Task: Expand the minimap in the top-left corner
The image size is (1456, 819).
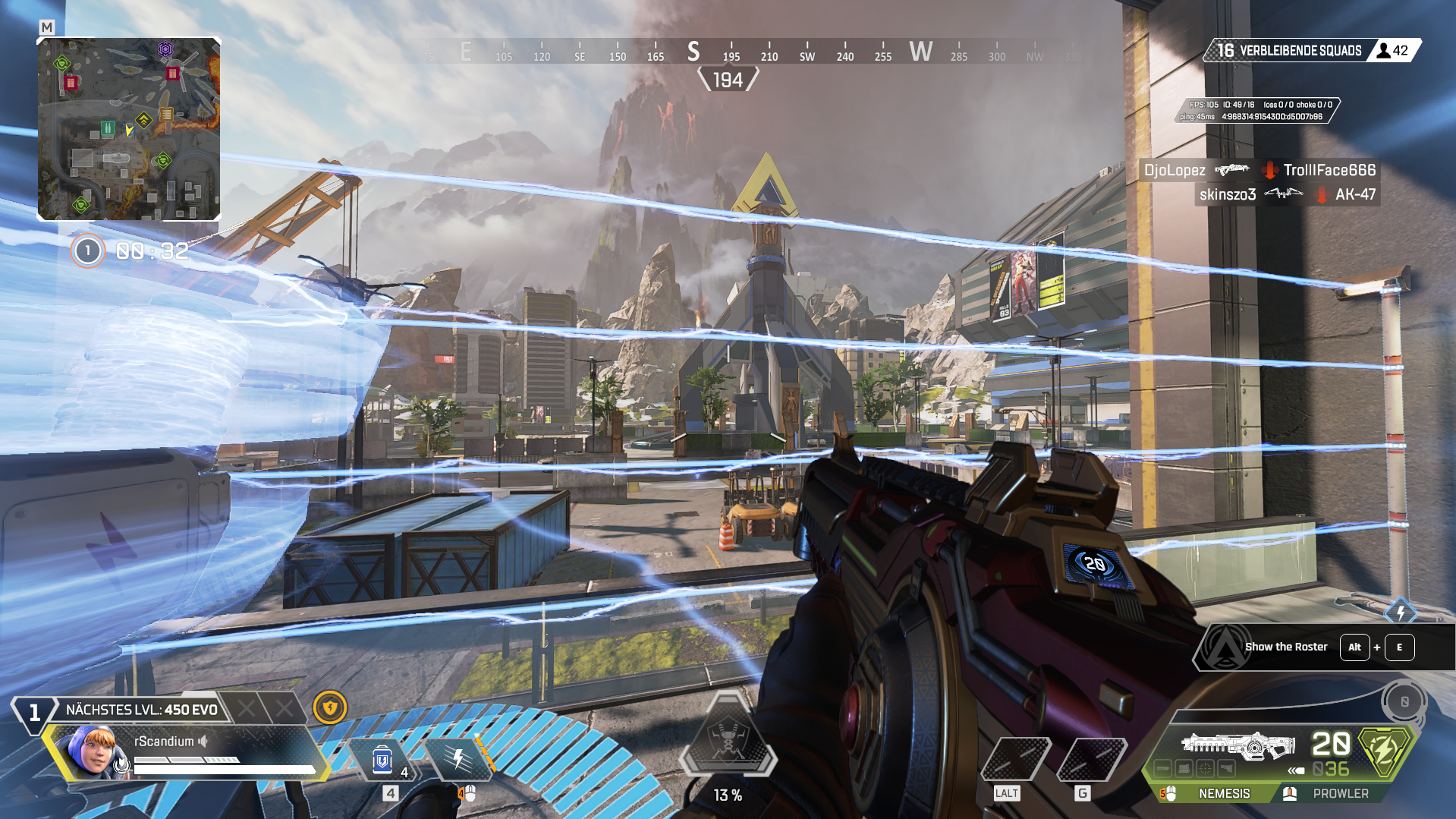Action: (x=129, y=129)
